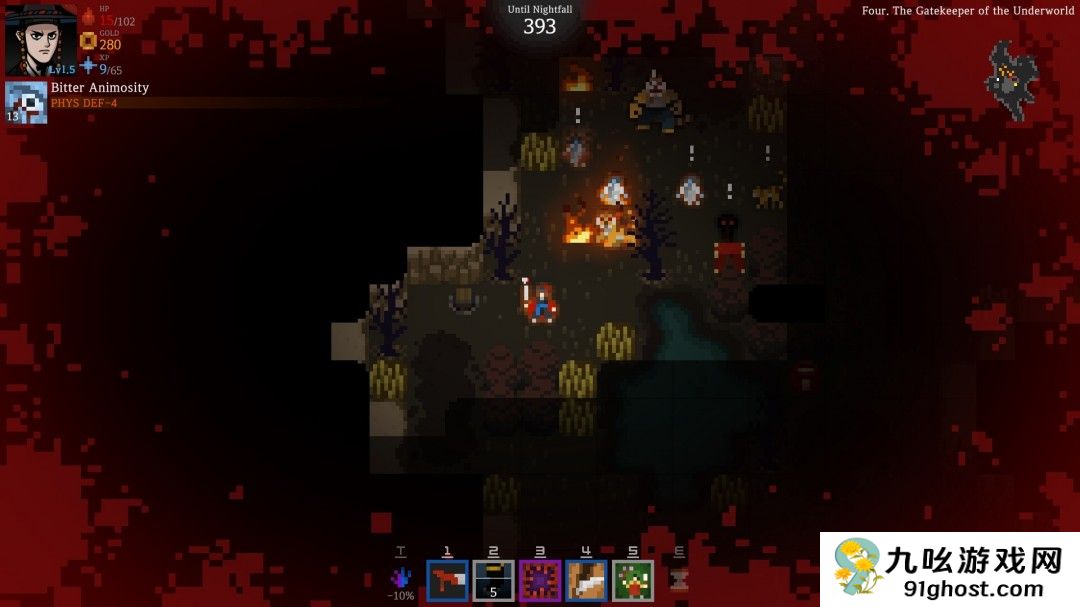Use the dark item with count 5

(x=493, y=580)
